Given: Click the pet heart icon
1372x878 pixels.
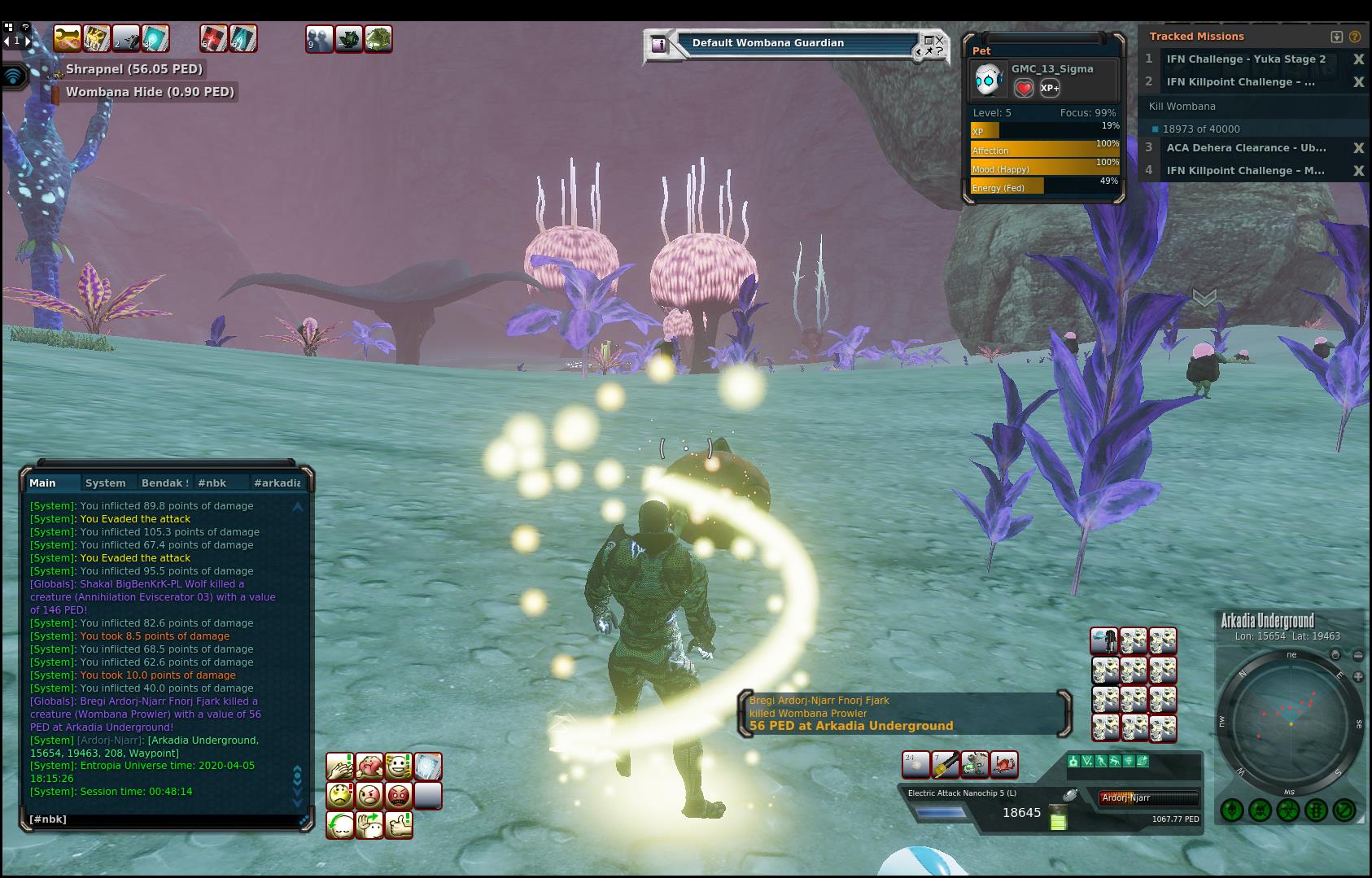Looking at the screenshot, I should (1024, 88).
